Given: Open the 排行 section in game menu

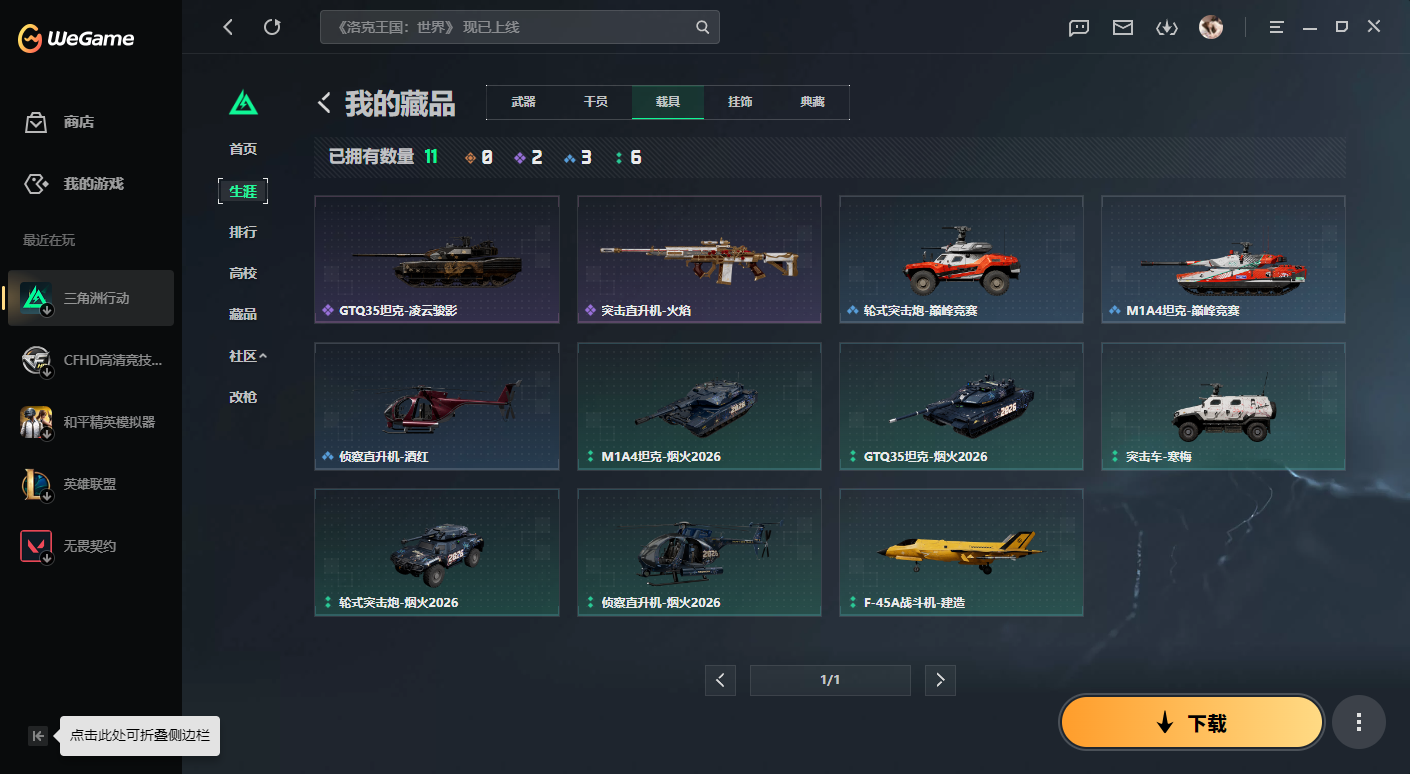Looking at the screenshot, I should [242, 231].
